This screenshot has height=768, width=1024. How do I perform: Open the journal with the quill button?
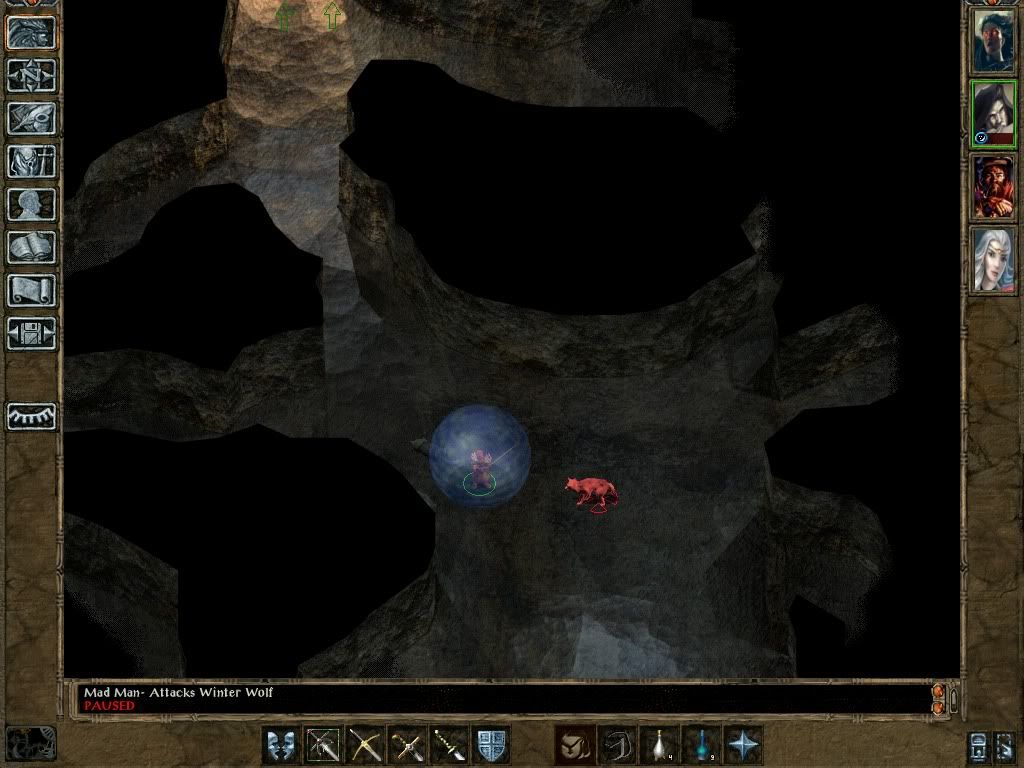pyautogui.click(x=31, y=118)
